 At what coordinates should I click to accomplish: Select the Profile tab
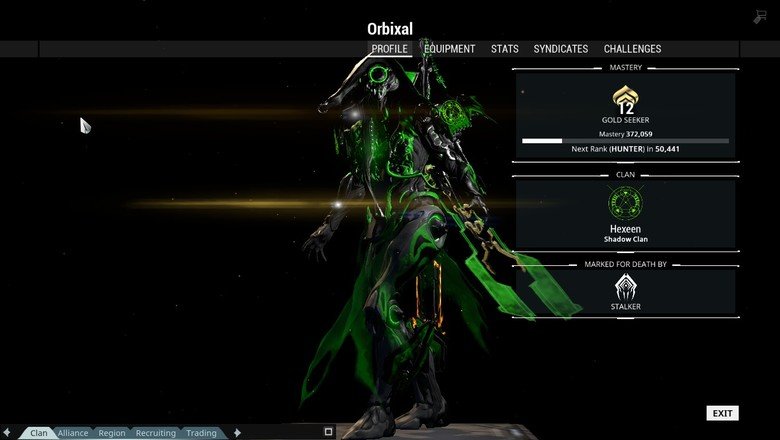click(389, 48)
